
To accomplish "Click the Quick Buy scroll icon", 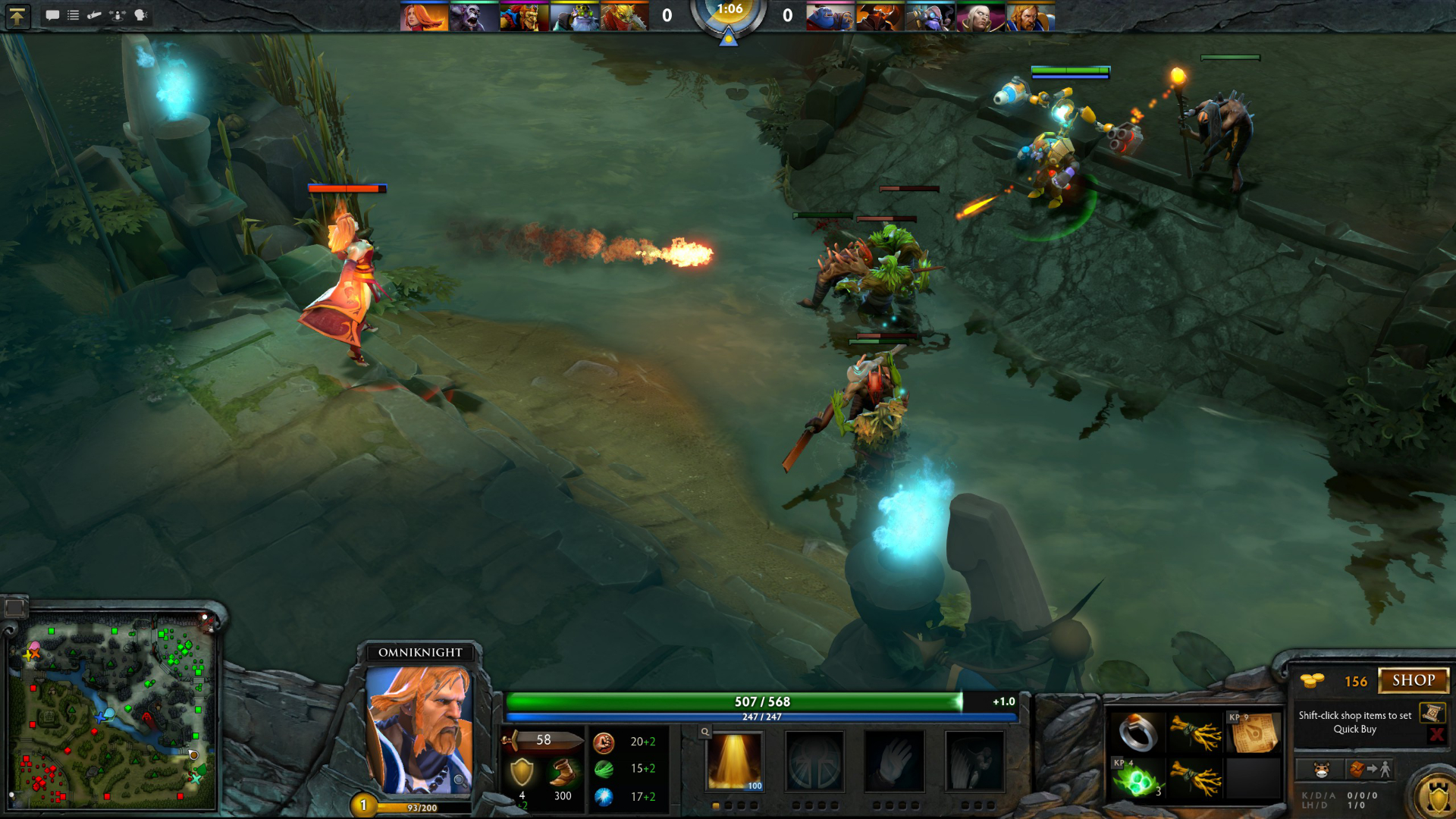I will [x=1432, y=712].
